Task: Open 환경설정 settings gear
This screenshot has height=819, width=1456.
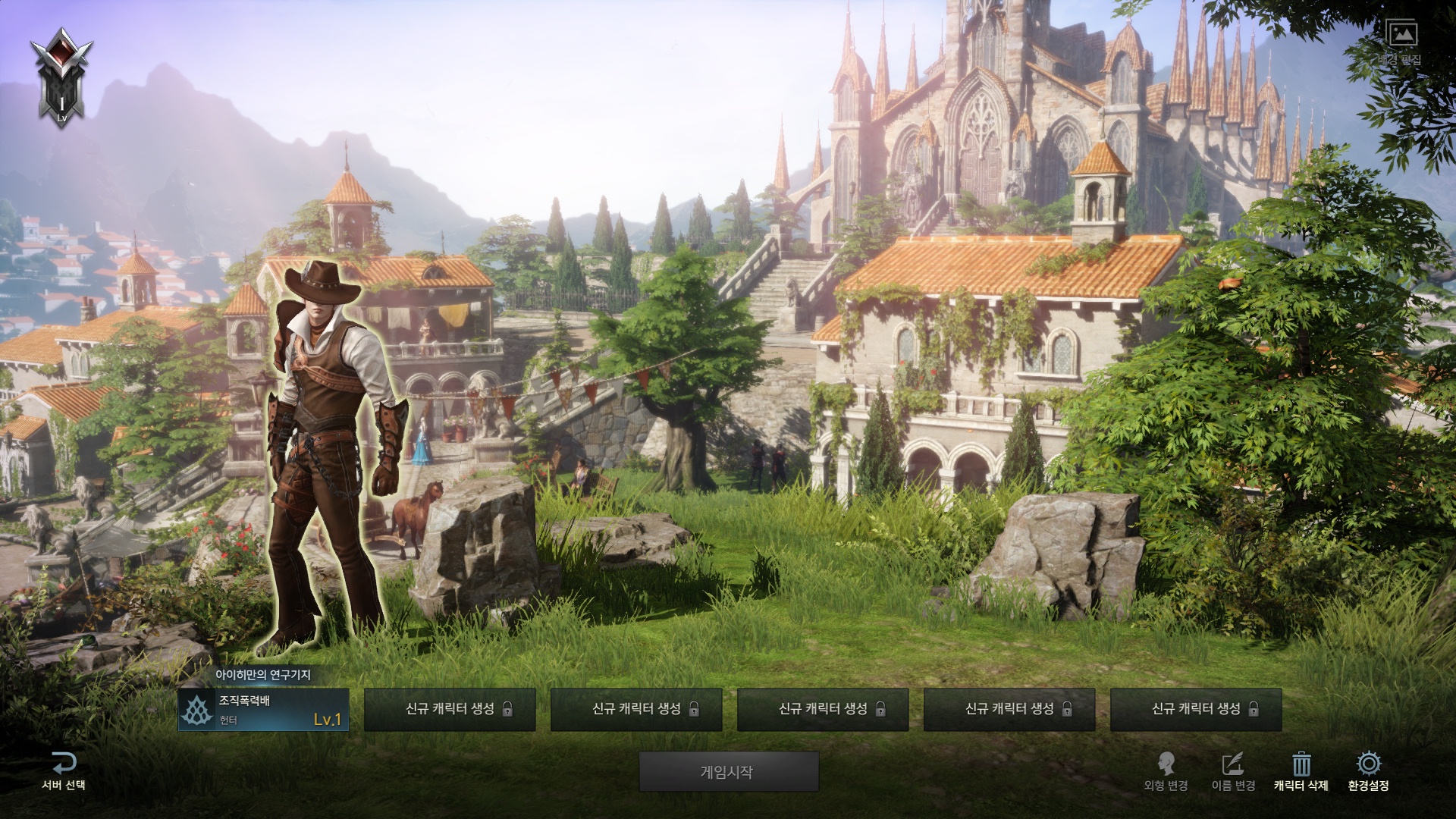Action: tap(1368, 771)
